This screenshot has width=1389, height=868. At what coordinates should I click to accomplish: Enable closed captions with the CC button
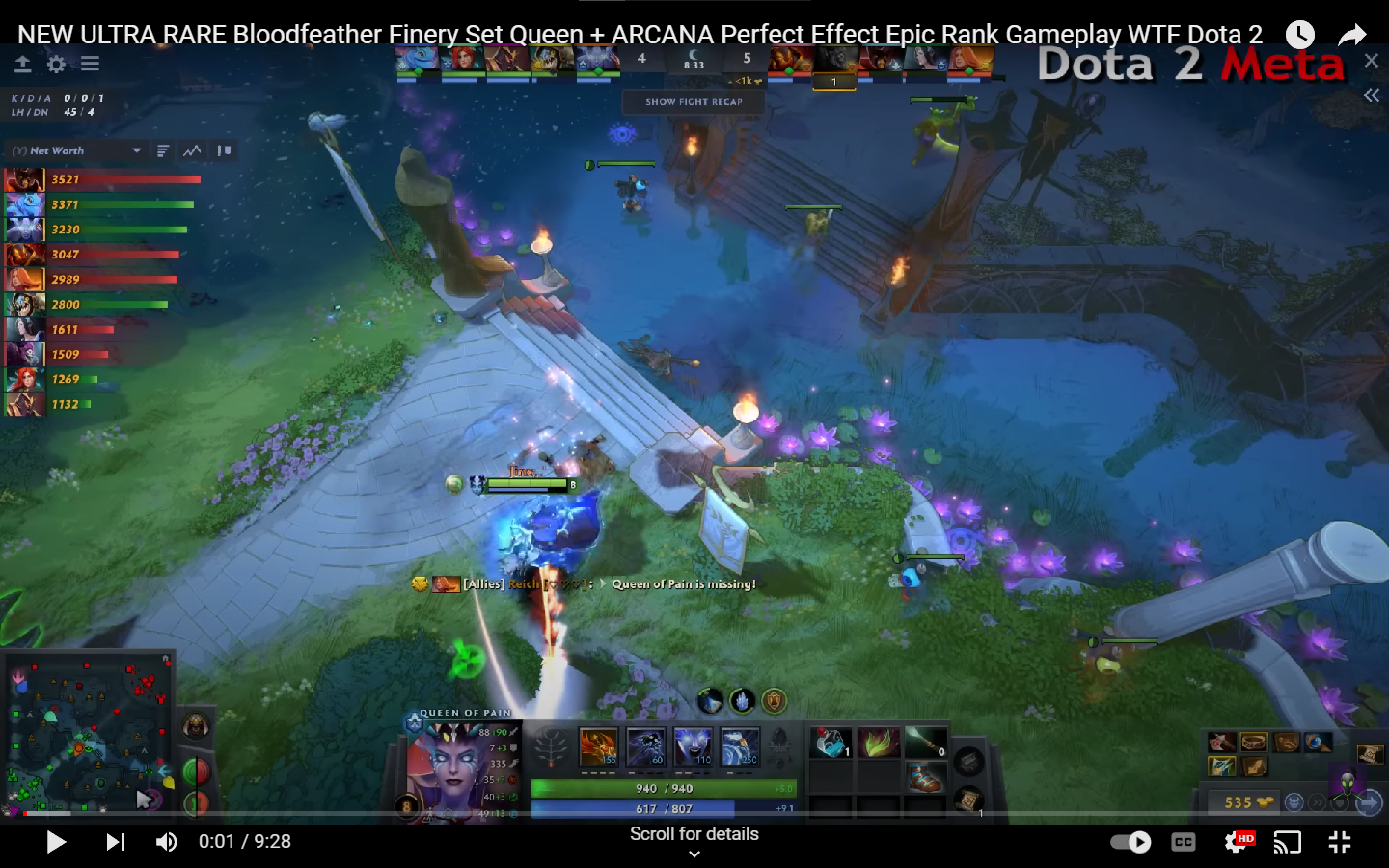[x=1184, y=842]
